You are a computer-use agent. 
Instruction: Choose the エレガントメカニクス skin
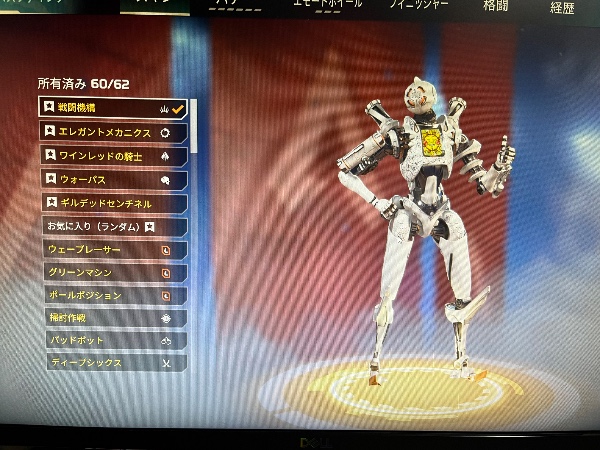pos(112,131)
